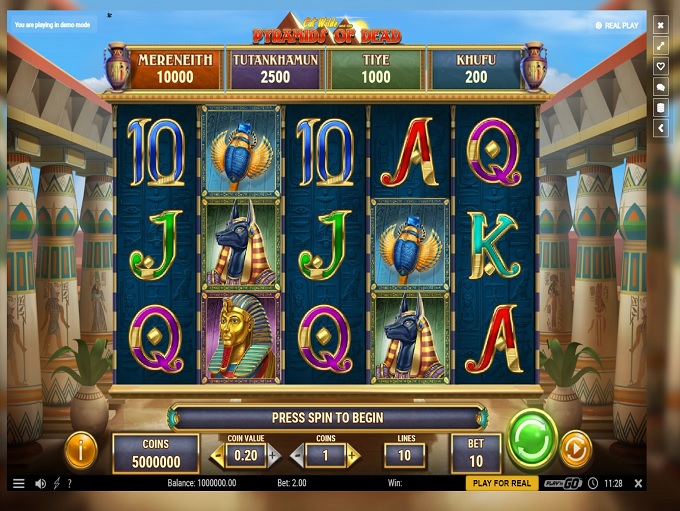Collapse the sidebar with the arrow
This screenshot has width=680, height=511.
point(660,128)
